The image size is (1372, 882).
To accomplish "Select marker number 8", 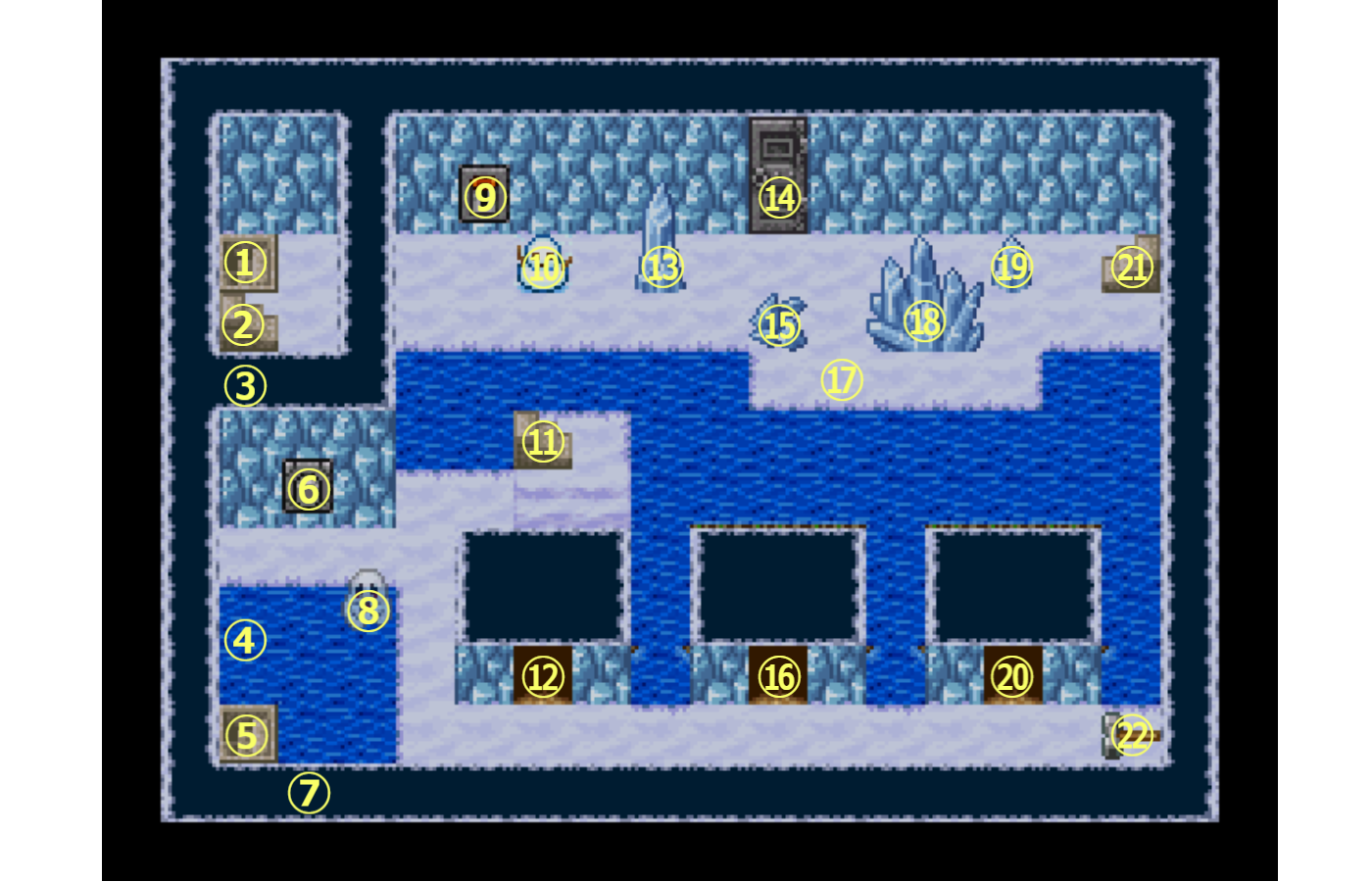I will [x=368, y=611].
